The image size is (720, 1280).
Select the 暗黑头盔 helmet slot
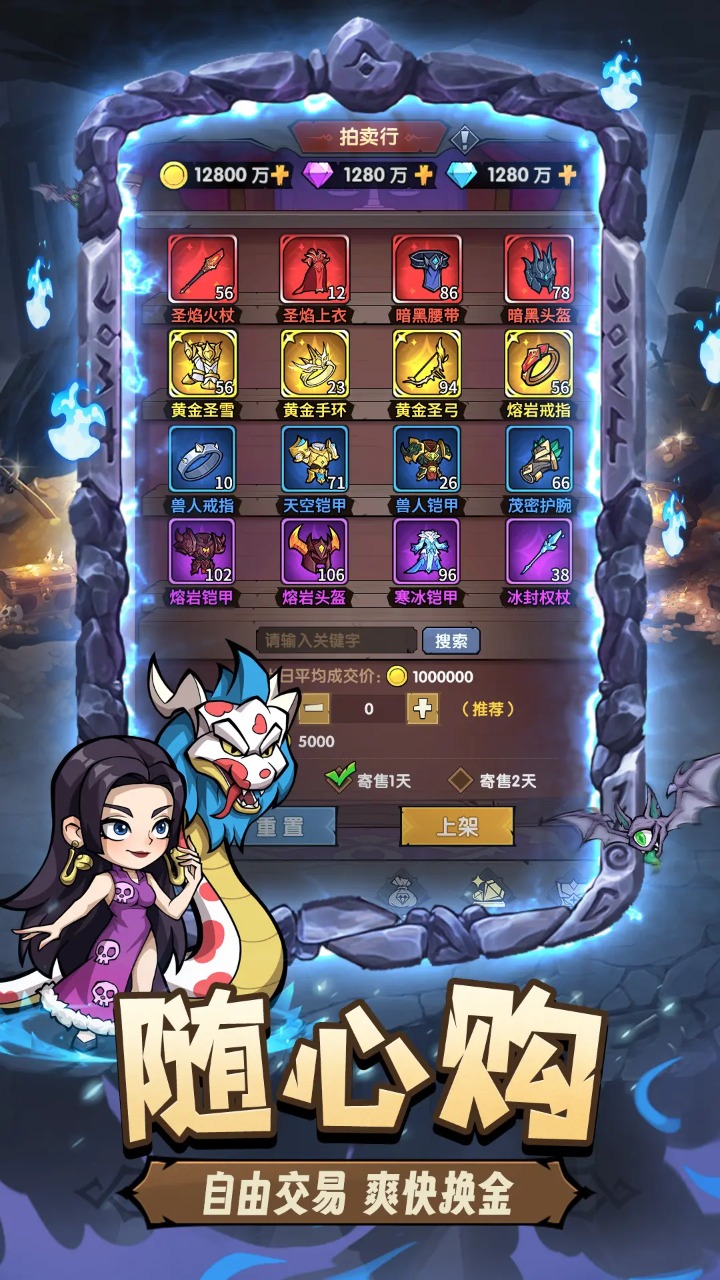coord(538,269)
